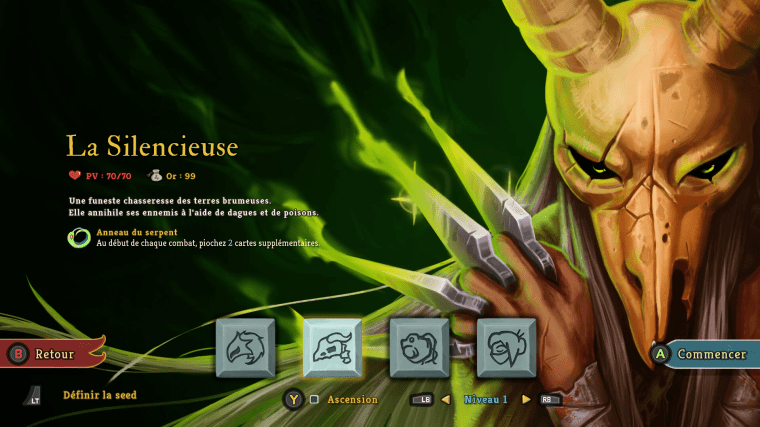This screenshot has height=427, width=760.
Task: Click the Anneau du serpent relic icon
Action: click(79, 237)
